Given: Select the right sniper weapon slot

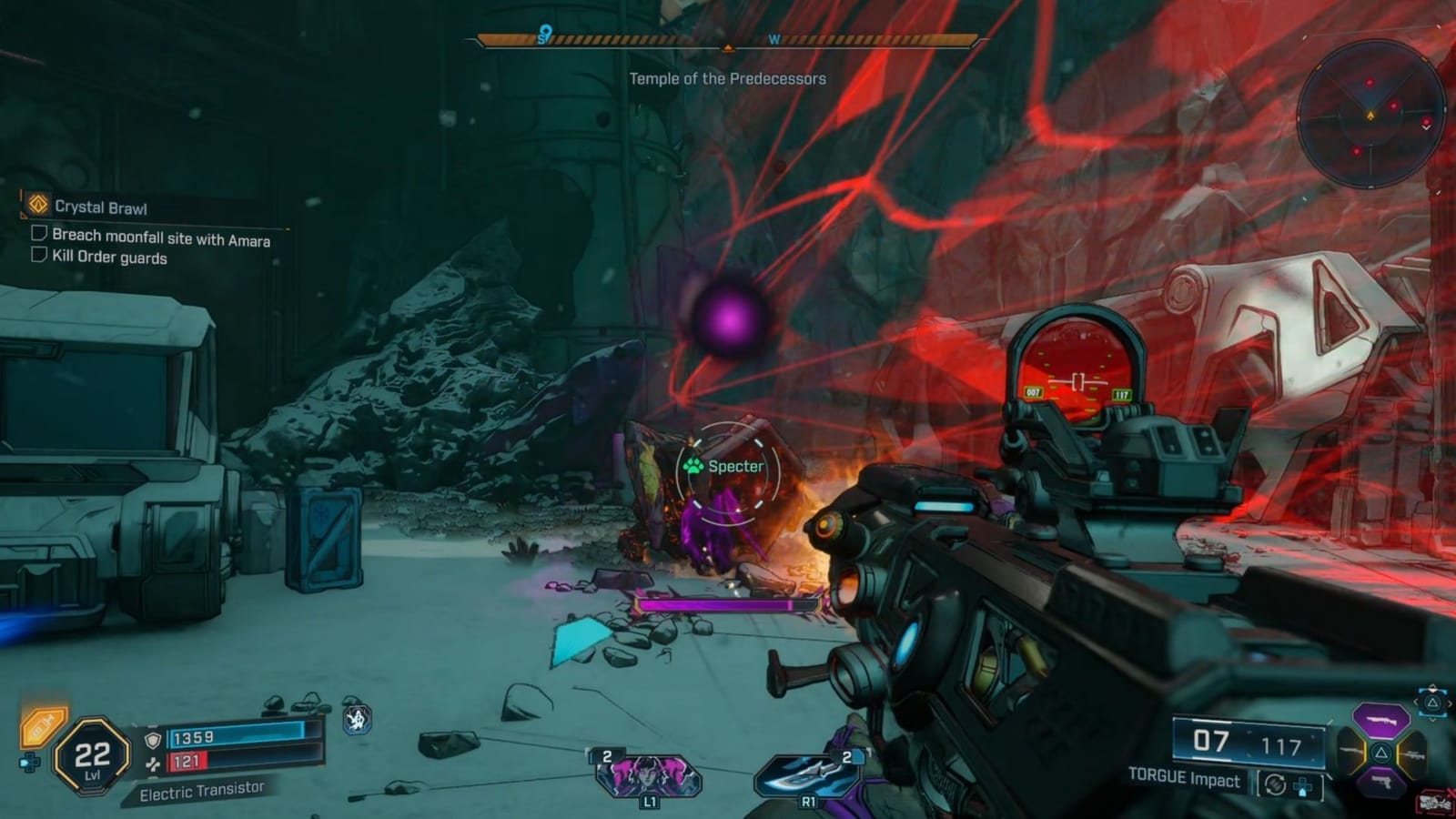Looking at the screenshot, I should pyautogui.click(x=1415, y=755).
